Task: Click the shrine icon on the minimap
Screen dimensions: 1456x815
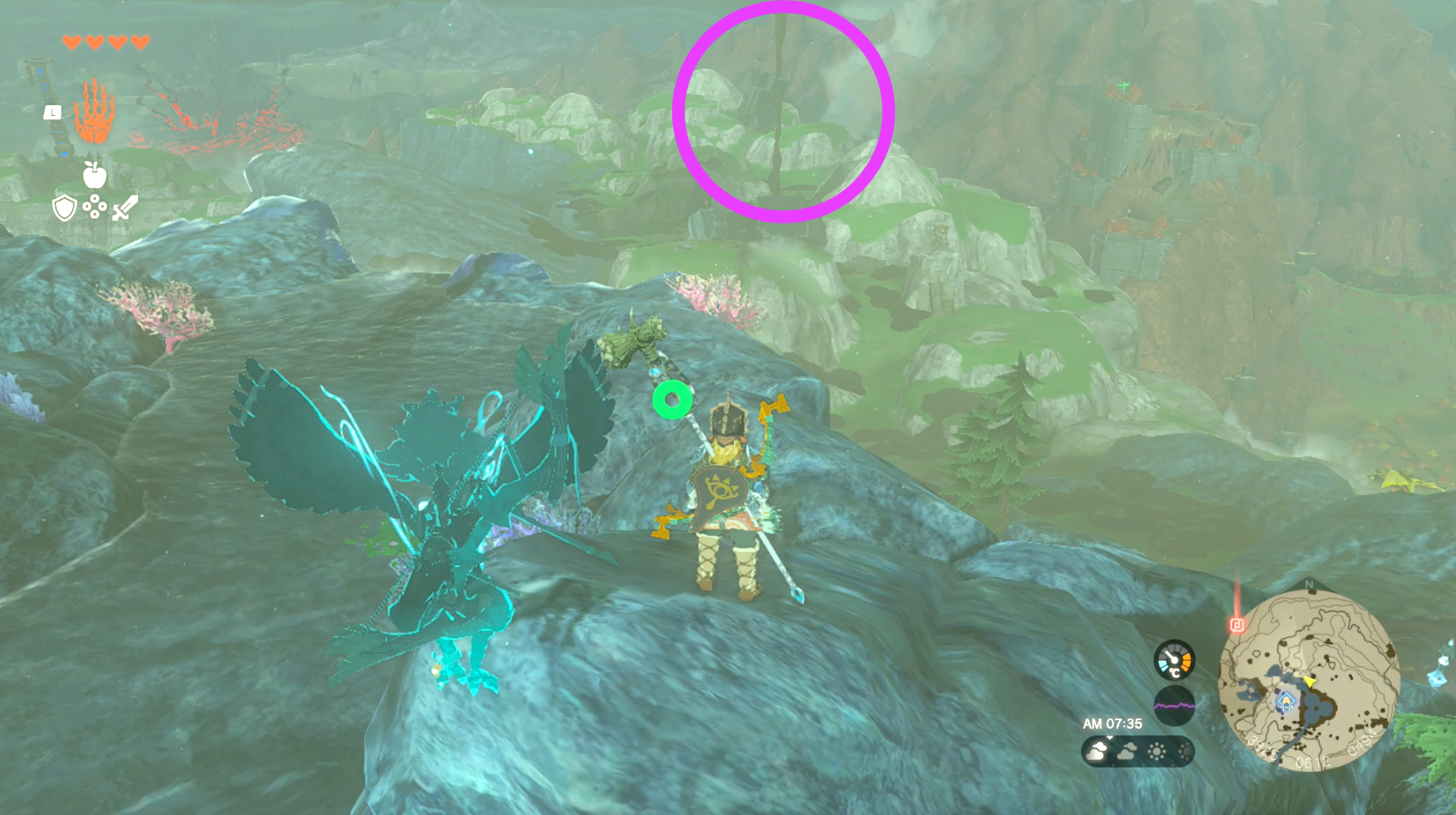Action: tap(1286, 701)
